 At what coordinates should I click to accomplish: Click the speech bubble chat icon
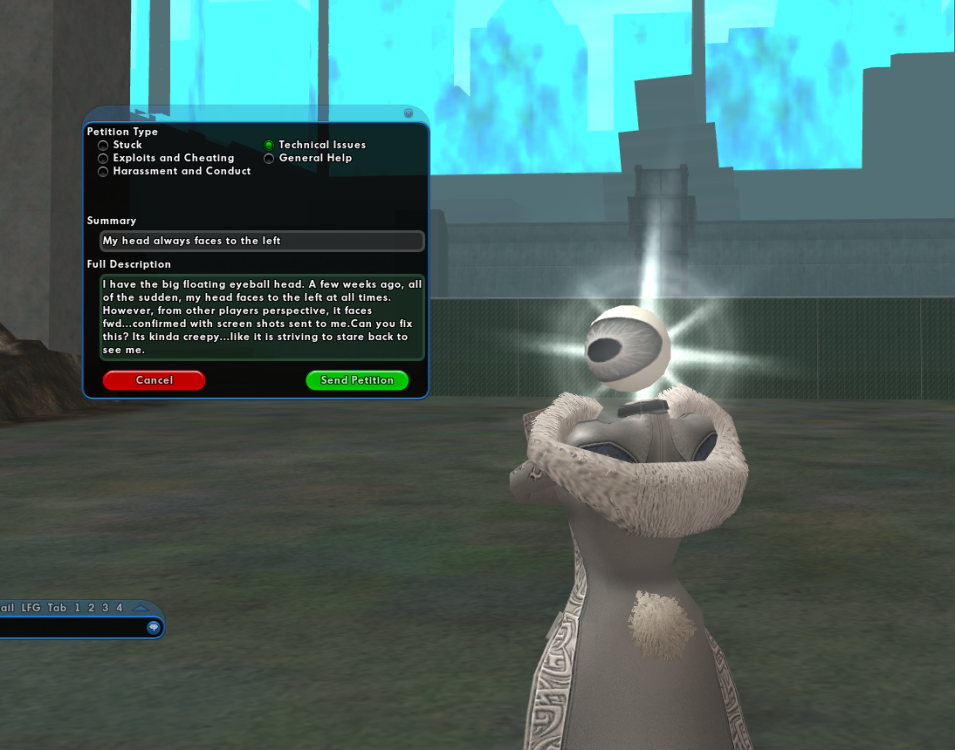coord(153,628)
